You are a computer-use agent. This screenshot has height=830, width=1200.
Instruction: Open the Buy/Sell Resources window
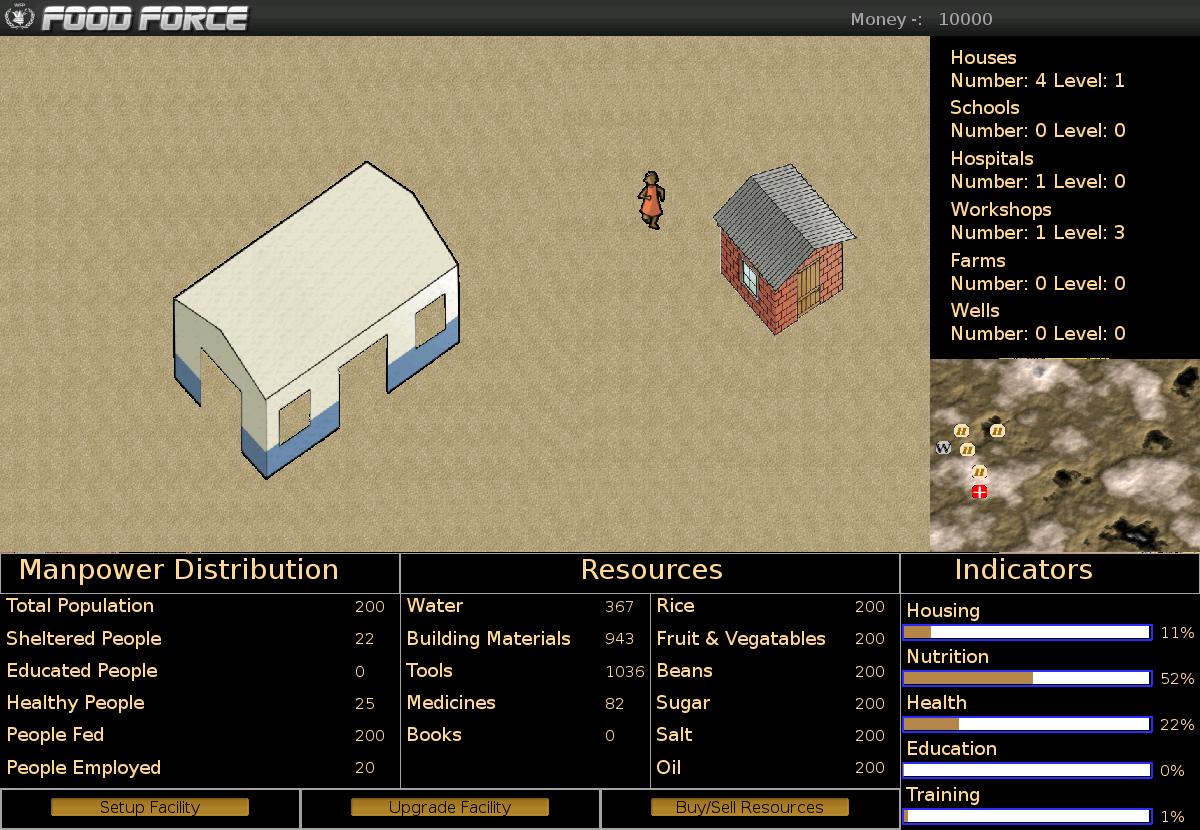tap(750, 807)
